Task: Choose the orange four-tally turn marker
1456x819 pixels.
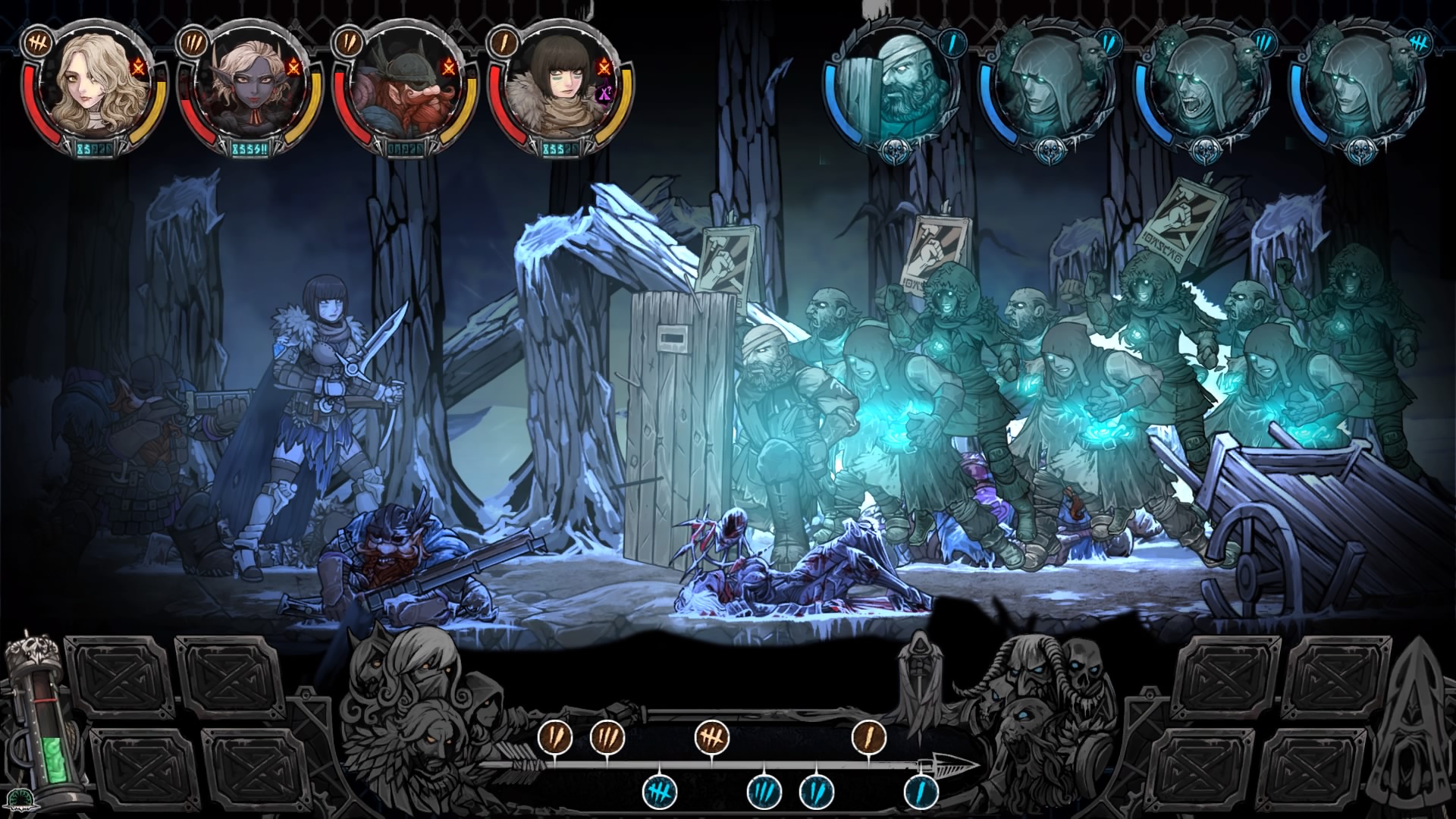Action: (x=712, y=736)
